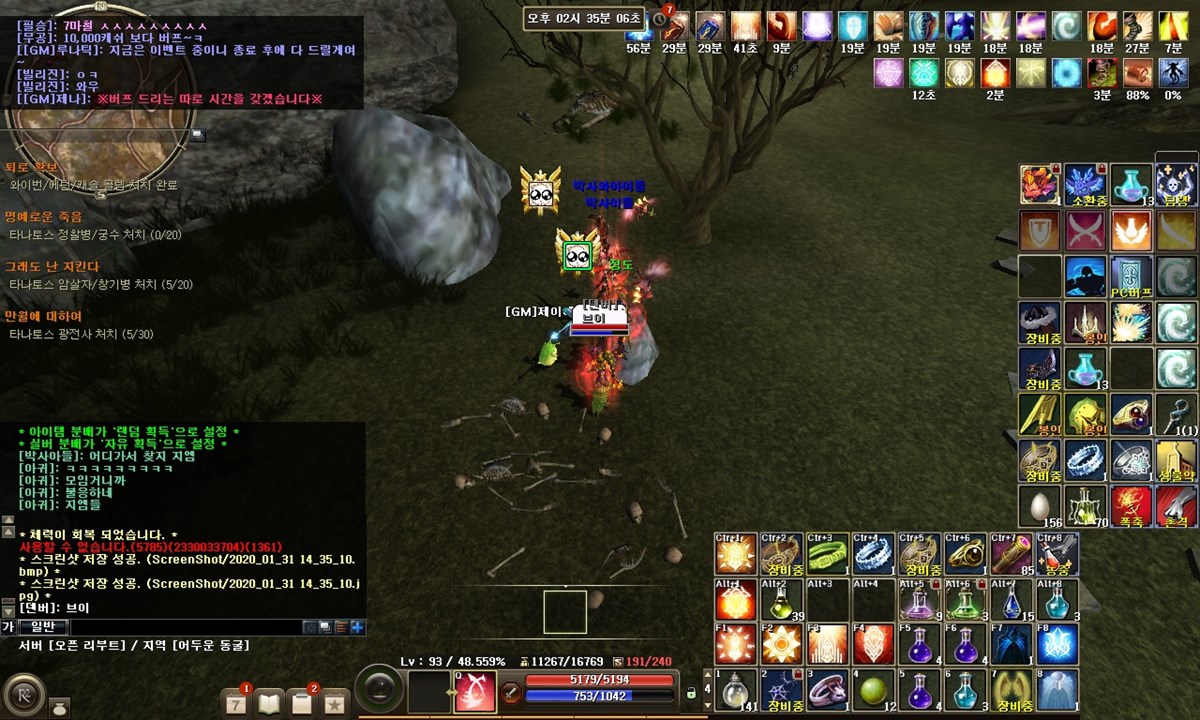The width and height of the screenshot is (1200, 720).
Task: Select the 성물약 item slot
Action: pos(1176,460)
